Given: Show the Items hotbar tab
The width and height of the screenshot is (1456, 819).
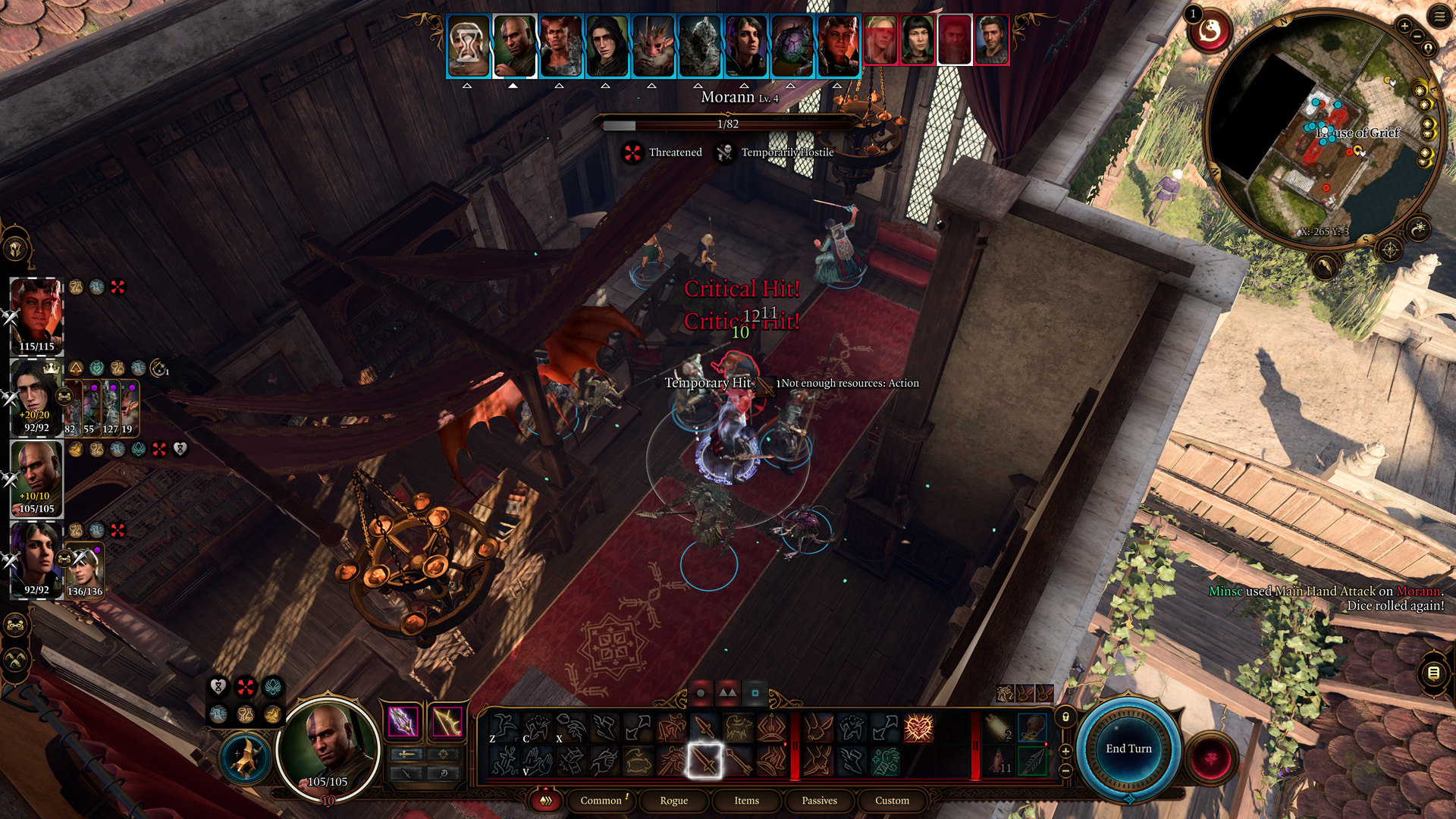Looking at the screenshot, I should (746, 800).
